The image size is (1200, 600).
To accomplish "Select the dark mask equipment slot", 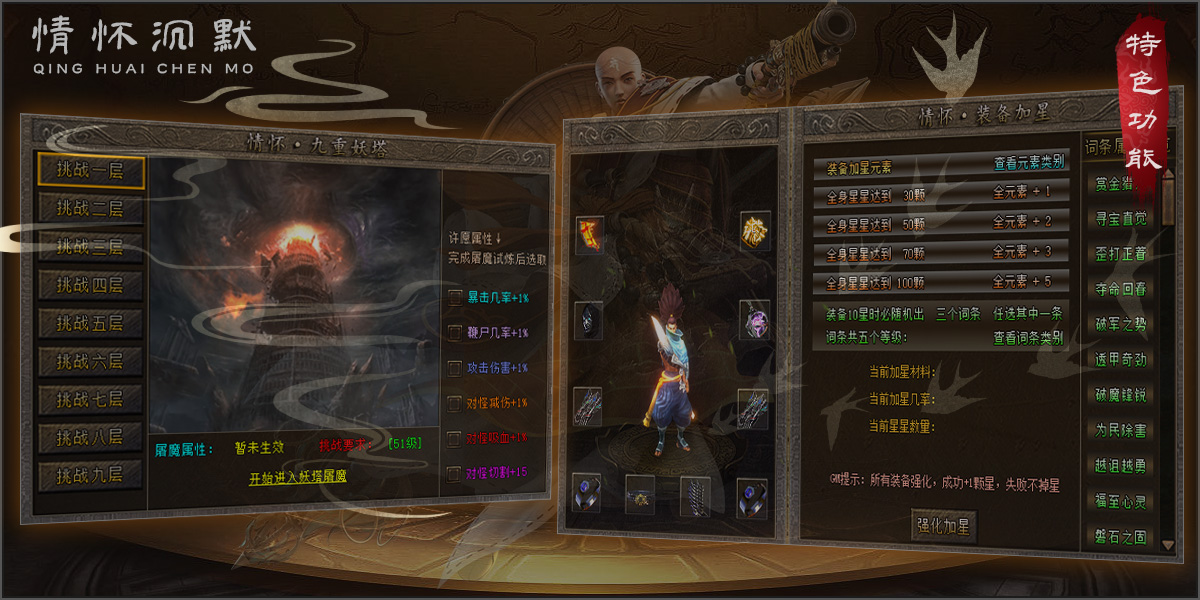I will (x=589, y=321).
